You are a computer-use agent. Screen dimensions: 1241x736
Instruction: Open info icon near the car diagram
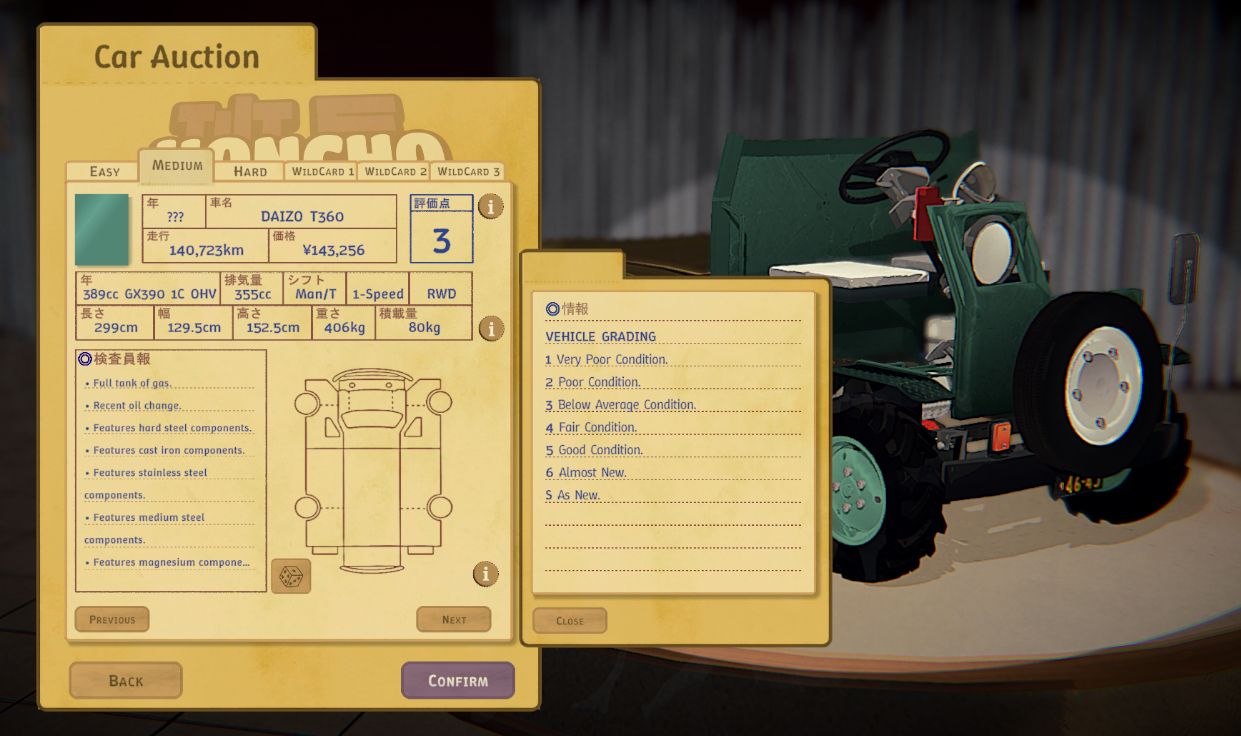click(x=486, y=574)
